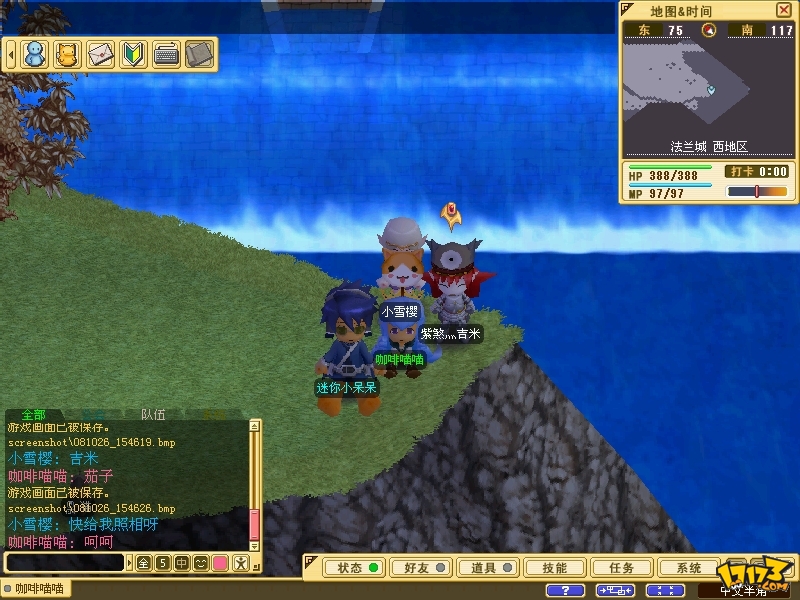Open the 好友 friends list
The height and width of the screenshot is (600, 800).
tap(422, 568)
